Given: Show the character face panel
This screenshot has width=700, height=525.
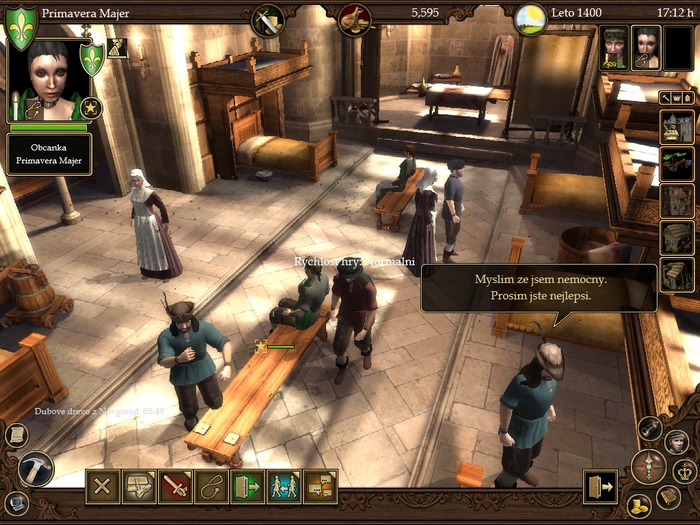Looking at the screenshot, I should tap(676, 441).
